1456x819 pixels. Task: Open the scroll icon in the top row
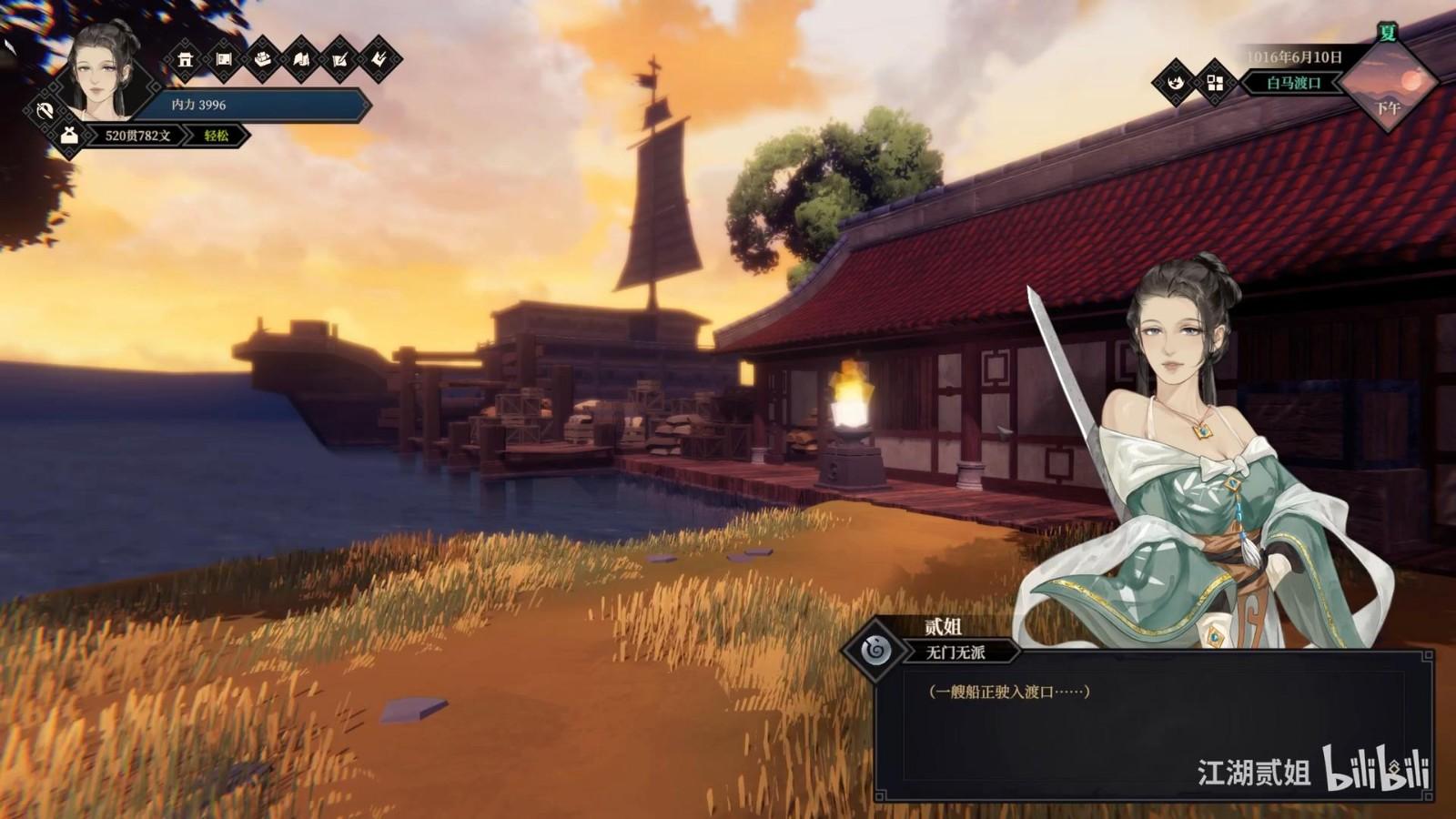click(224, 60)
